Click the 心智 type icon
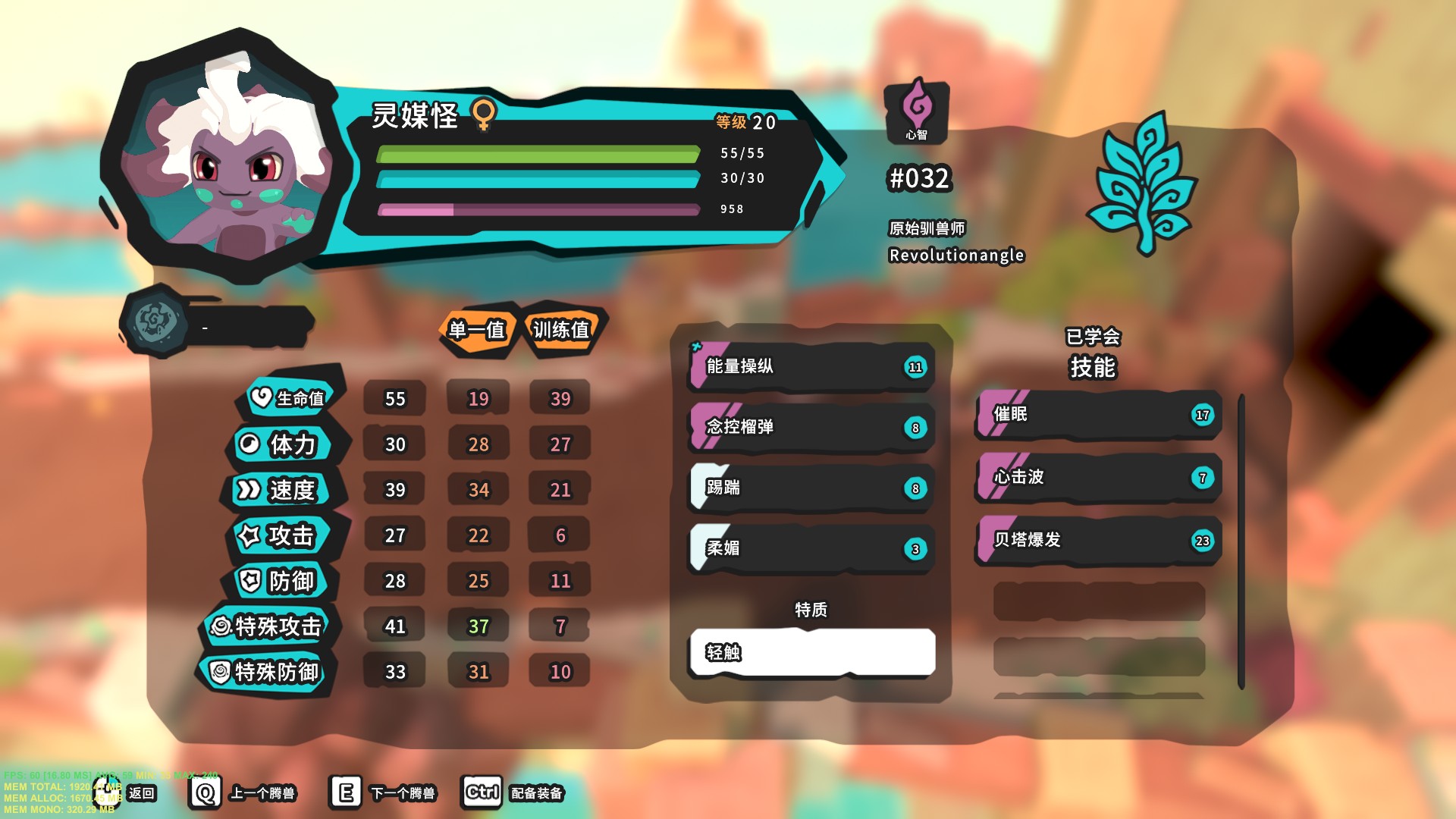The height and width of the screenshot is (819, 1456). point(916,110)
